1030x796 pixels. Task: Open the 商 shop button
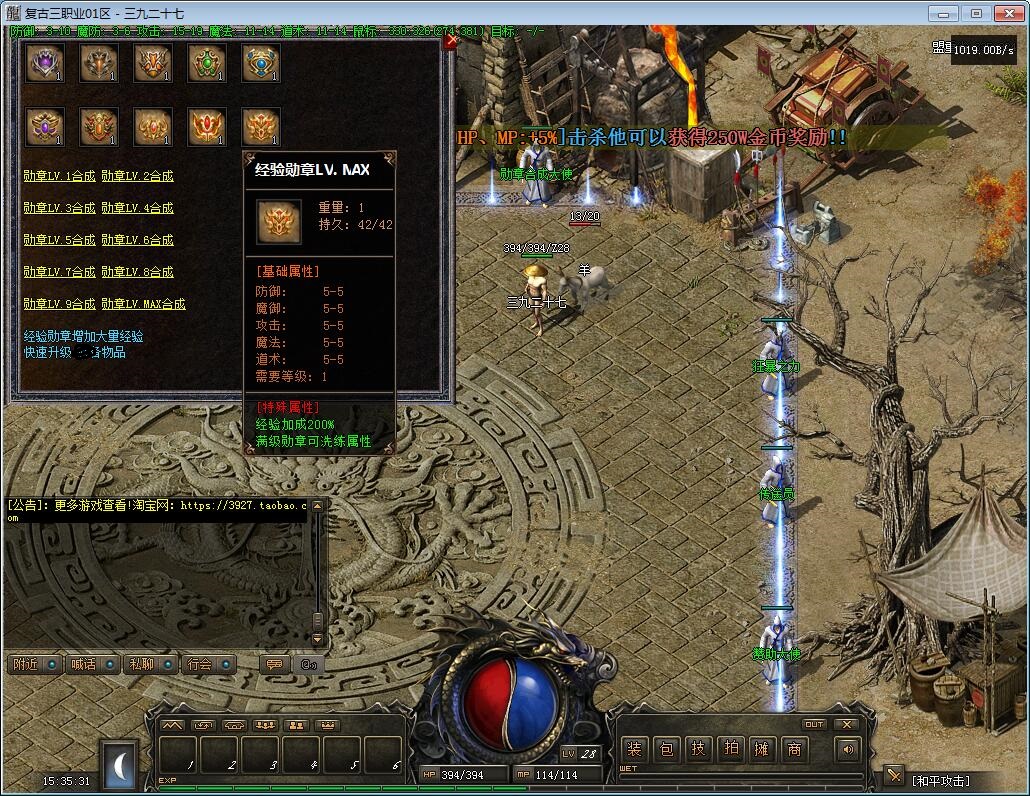(x=794, y=749)
